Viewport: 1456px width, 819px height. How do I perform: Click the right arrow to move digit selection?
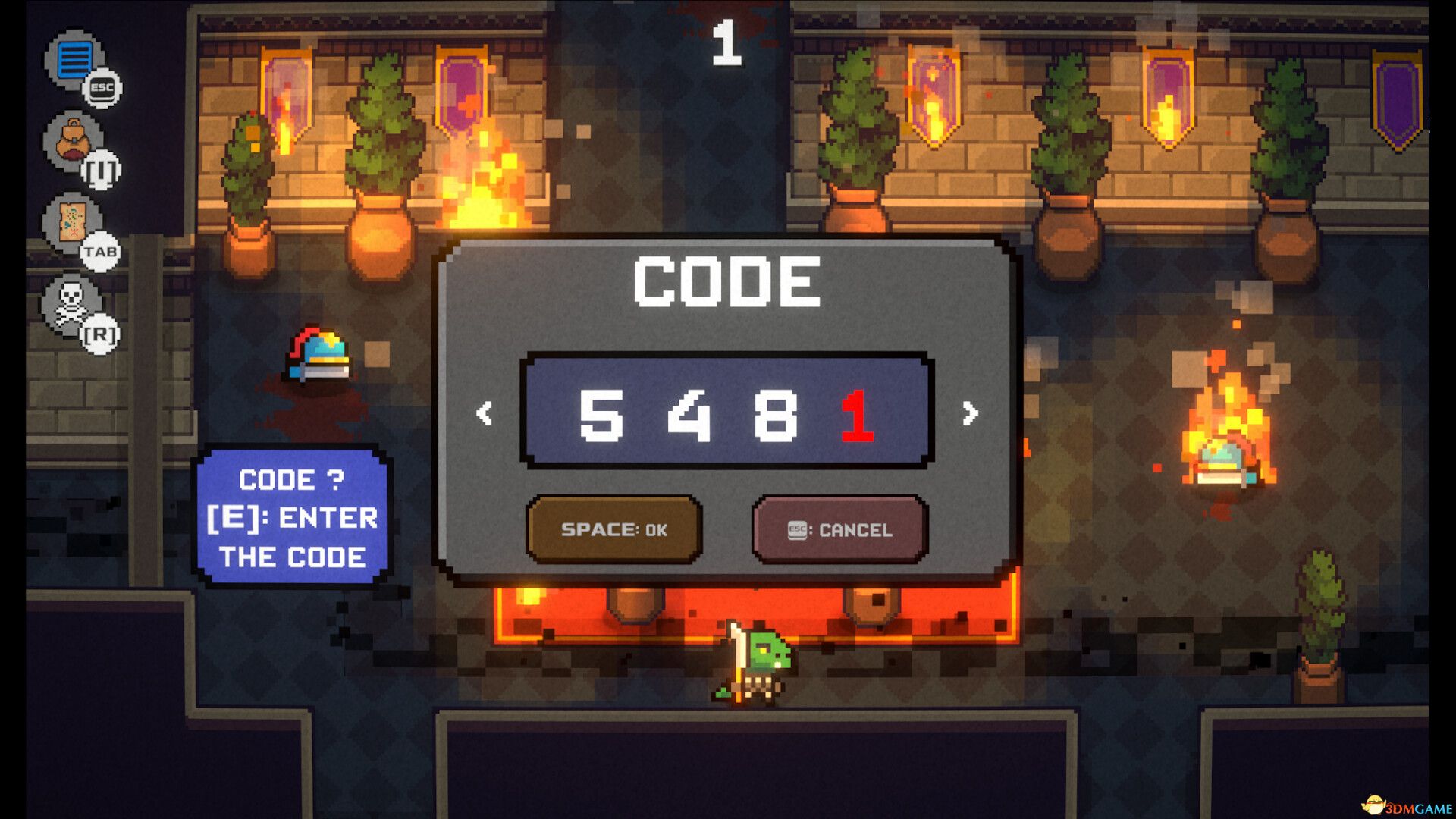click(968, 415)
